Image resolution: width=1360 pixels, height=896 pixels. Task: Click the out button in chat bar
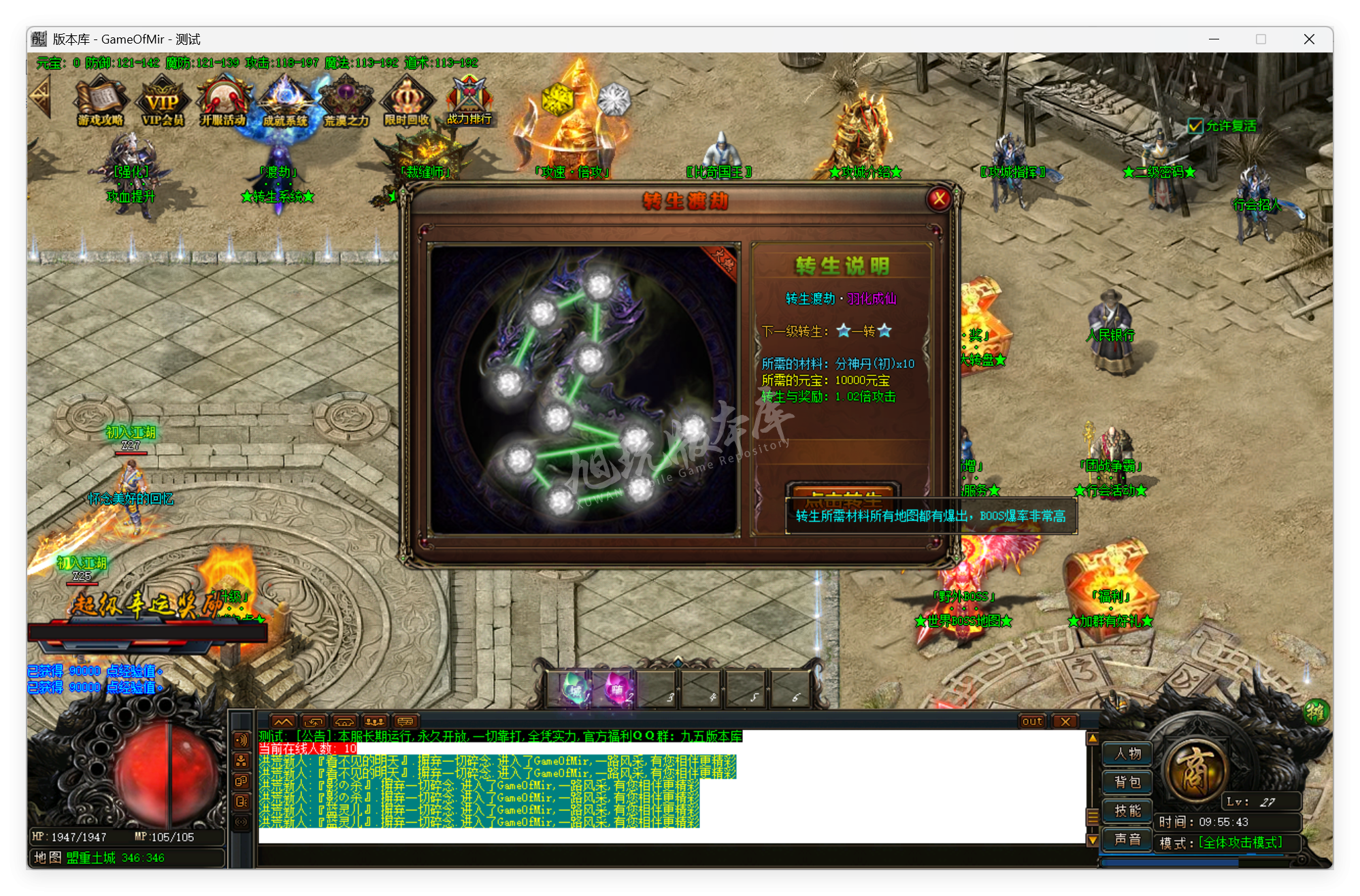pos(1031,721)
